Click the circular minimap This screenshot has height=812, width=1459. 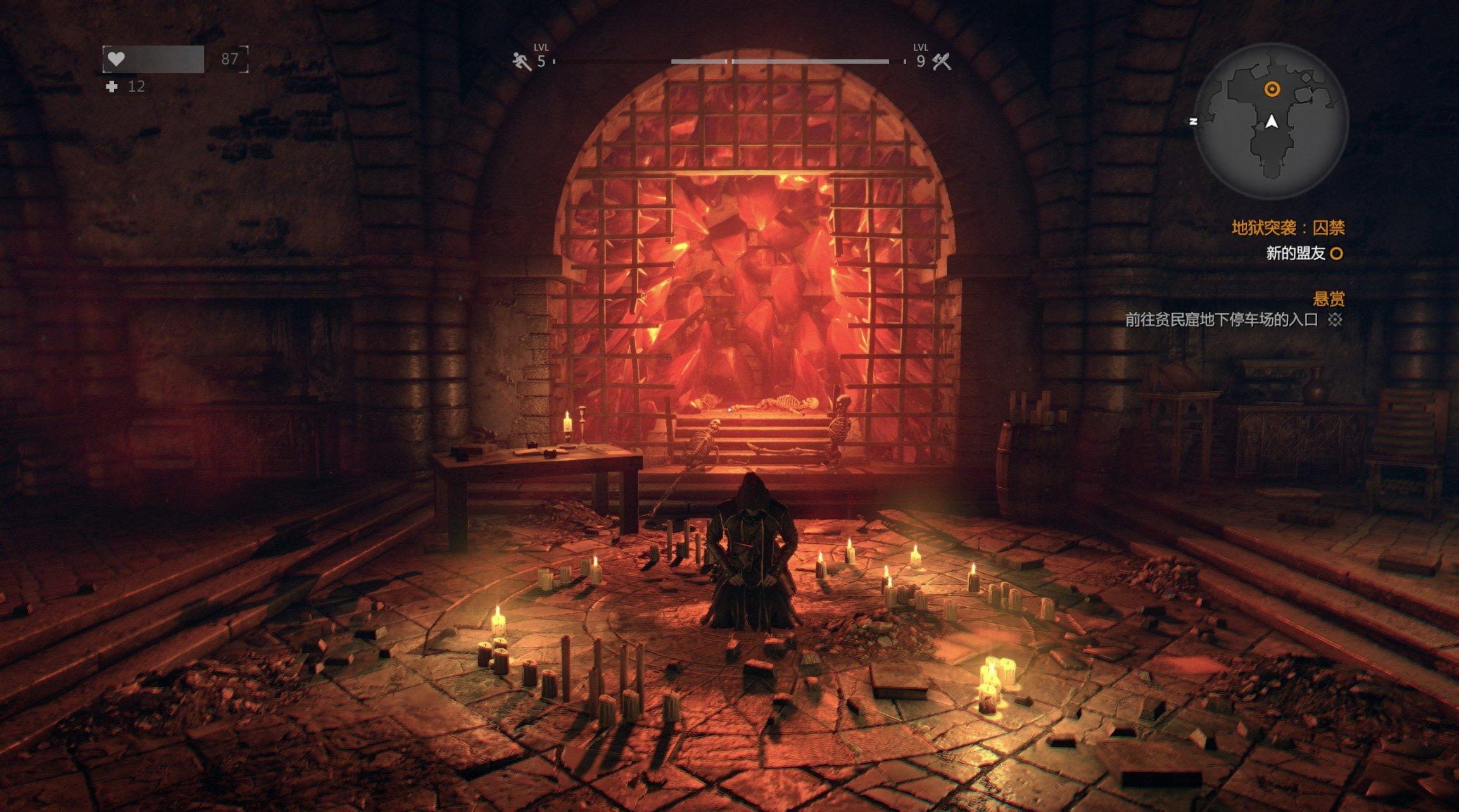click(x=1273, y=122)
